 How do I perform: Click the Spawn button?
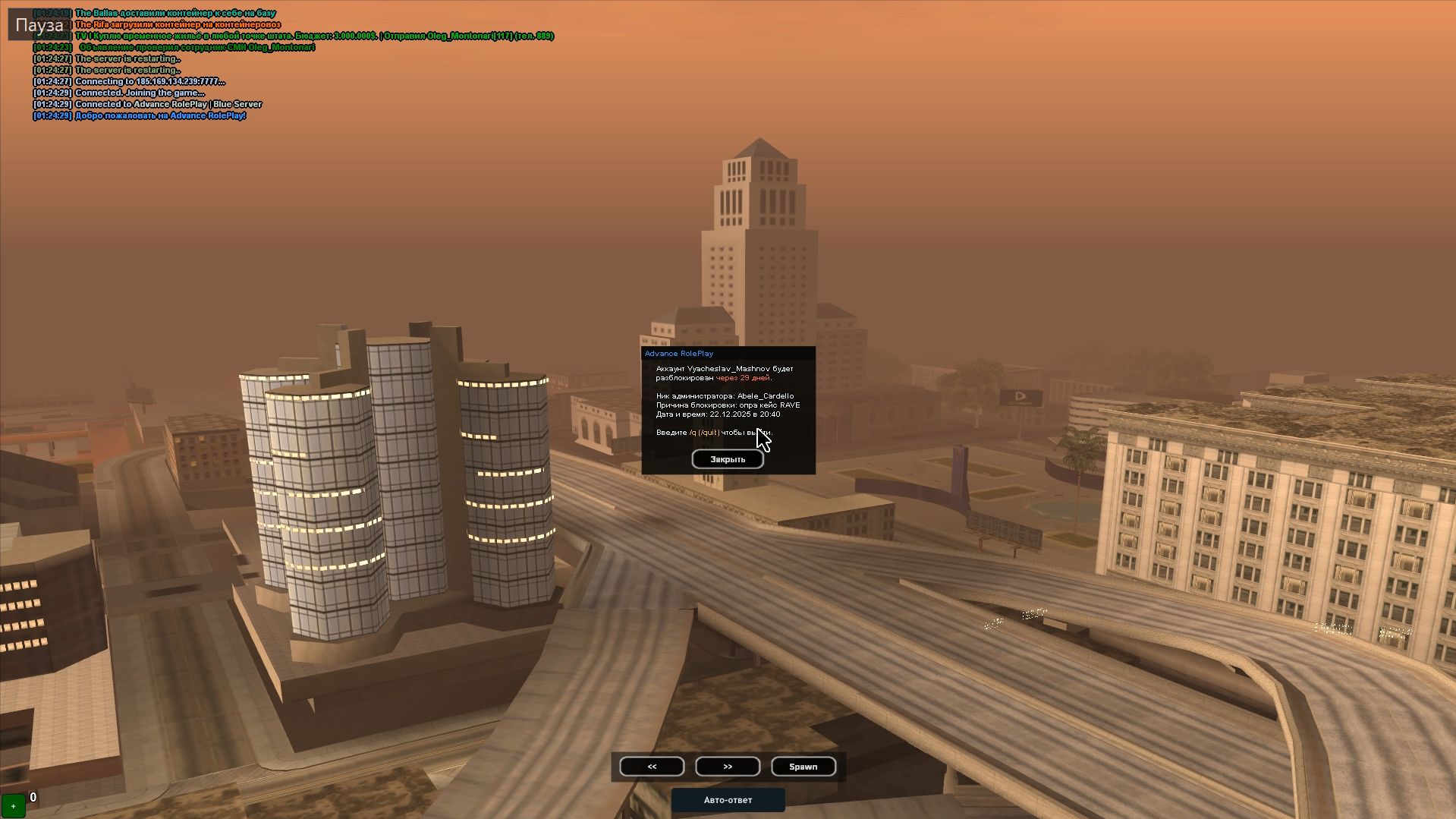tap(803, 767)
